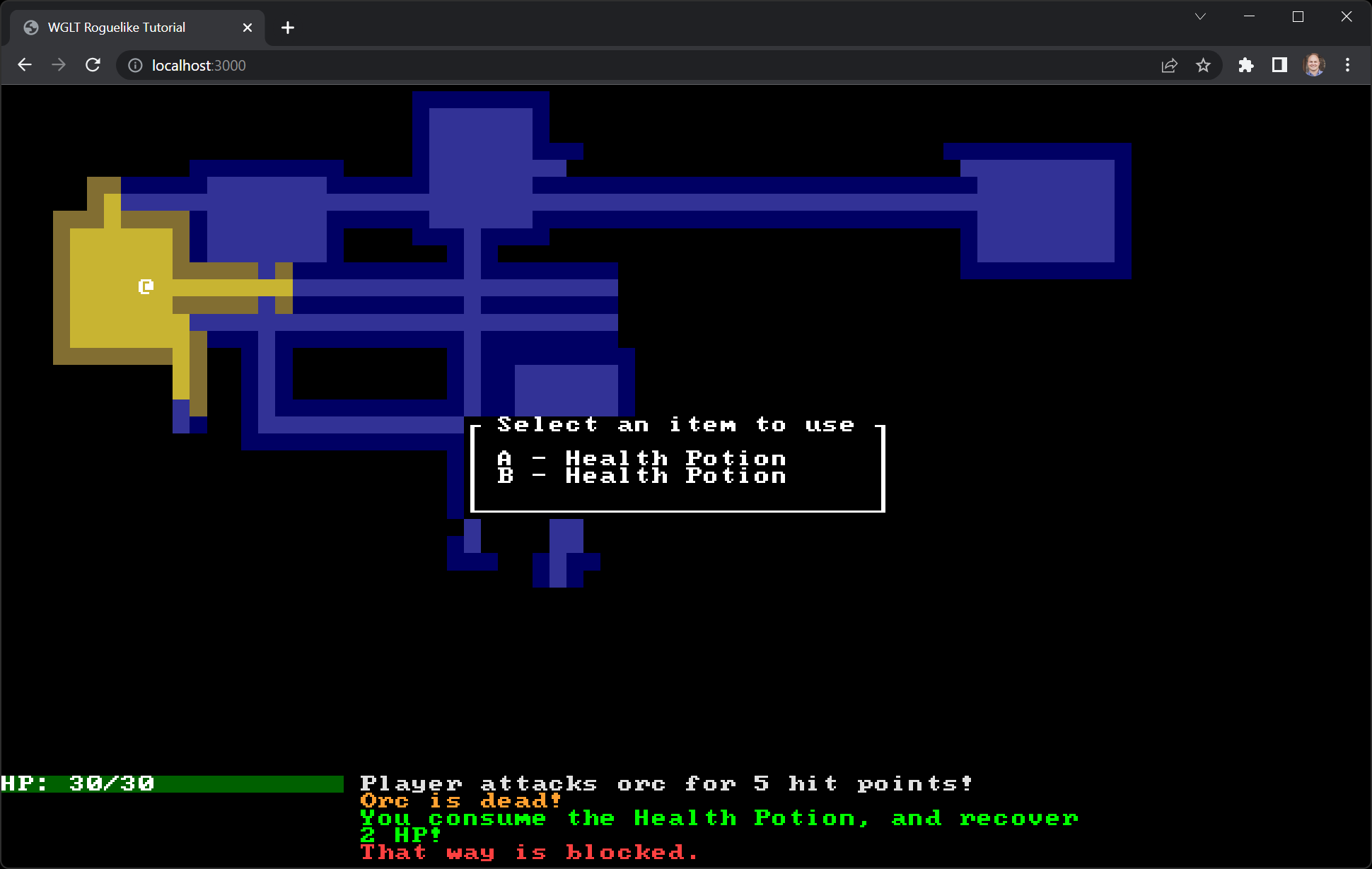Select item A Health Potion
The width and height of the screenshot is (1372, 869).
(642, 458)
